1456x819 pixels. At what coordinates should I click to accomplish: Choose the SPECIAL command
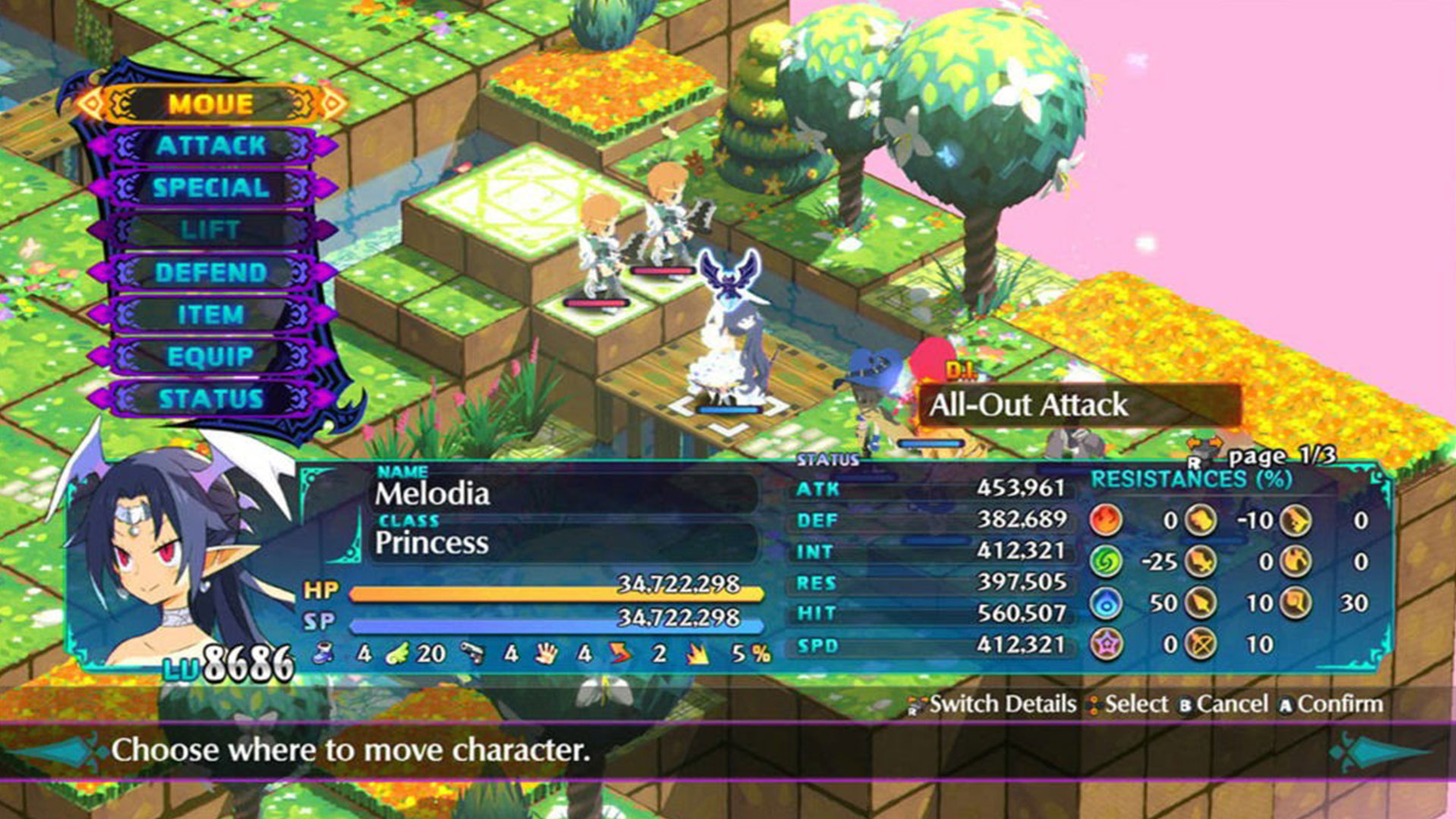click(x=210, y=189)
